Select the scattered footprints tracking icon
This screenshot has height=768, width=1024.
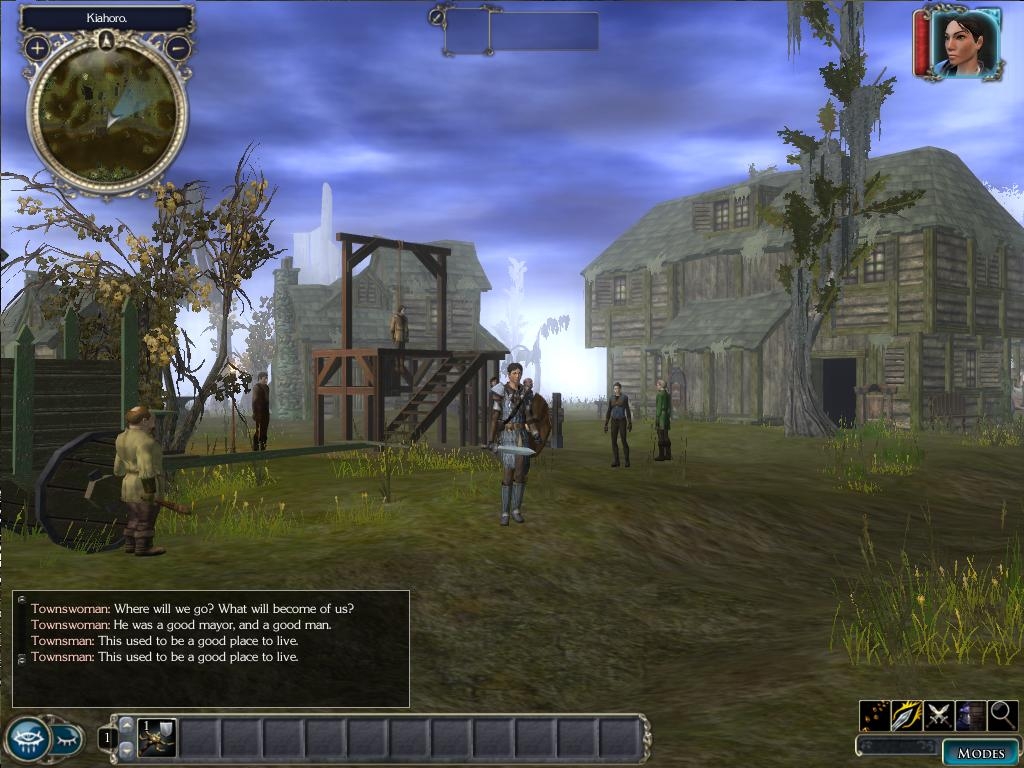click(x=875, y=715)
